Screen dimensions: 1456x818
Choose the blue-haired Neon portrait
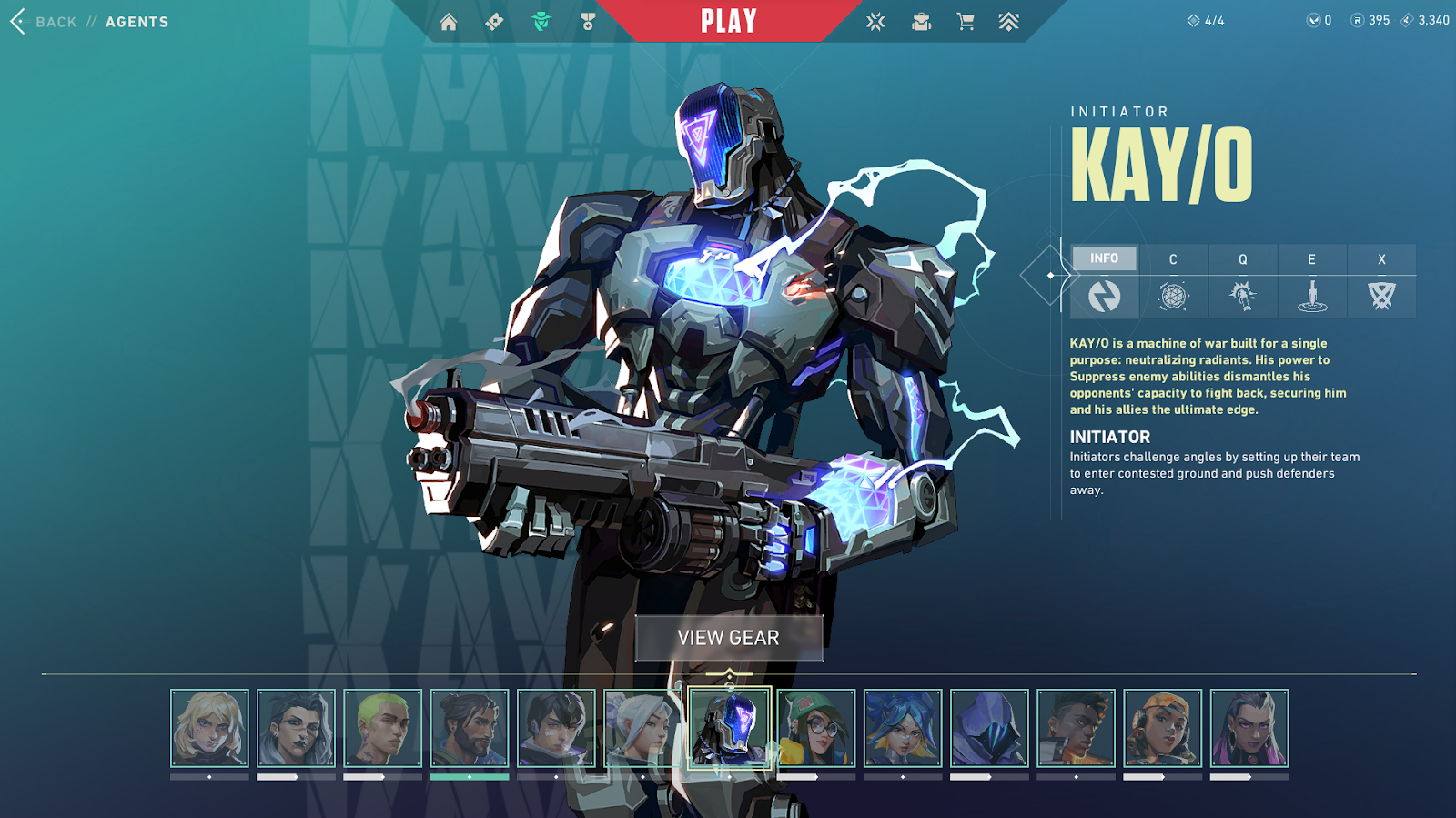click(903, 728)
